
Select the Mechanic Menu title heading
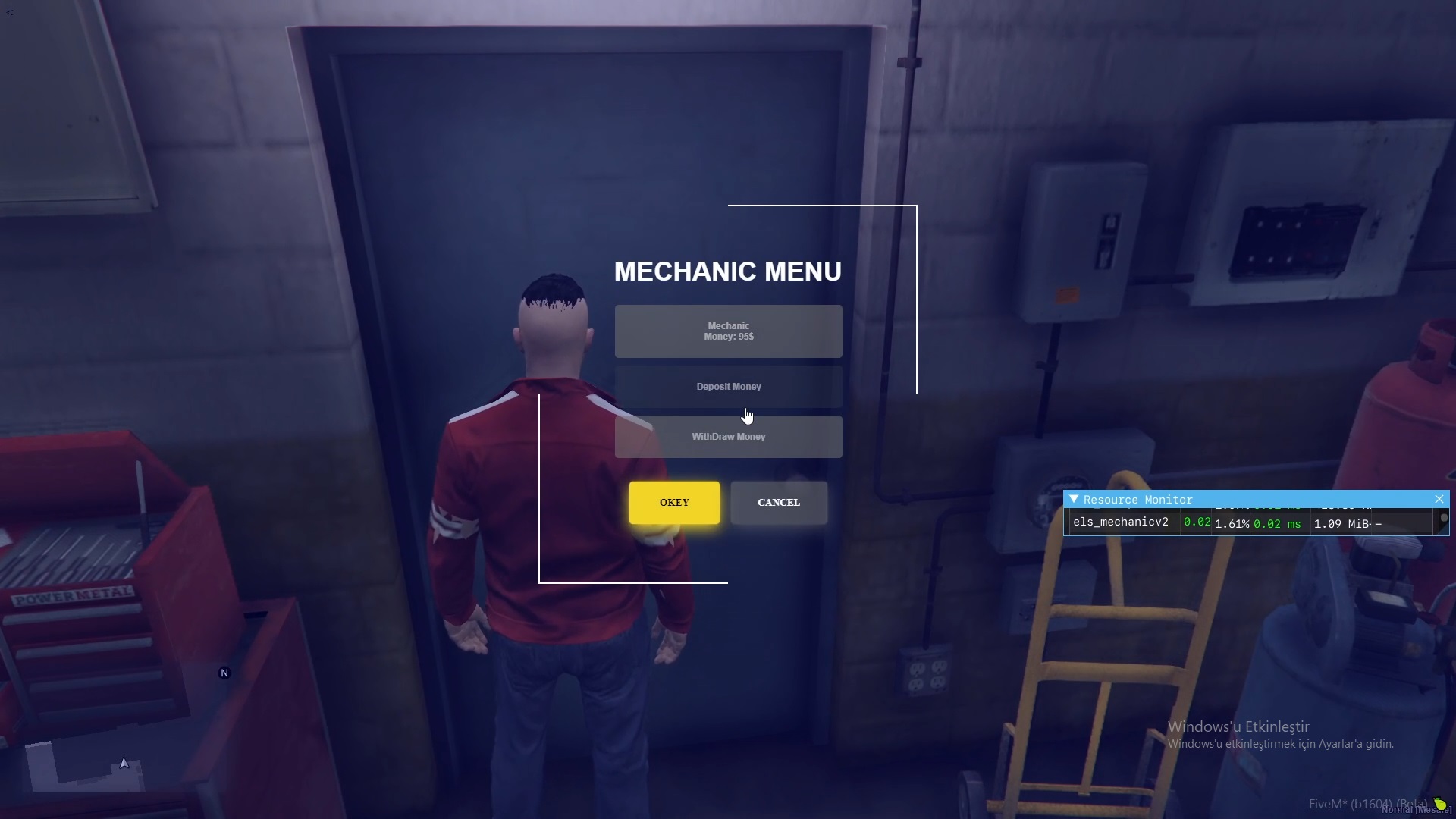727,271
